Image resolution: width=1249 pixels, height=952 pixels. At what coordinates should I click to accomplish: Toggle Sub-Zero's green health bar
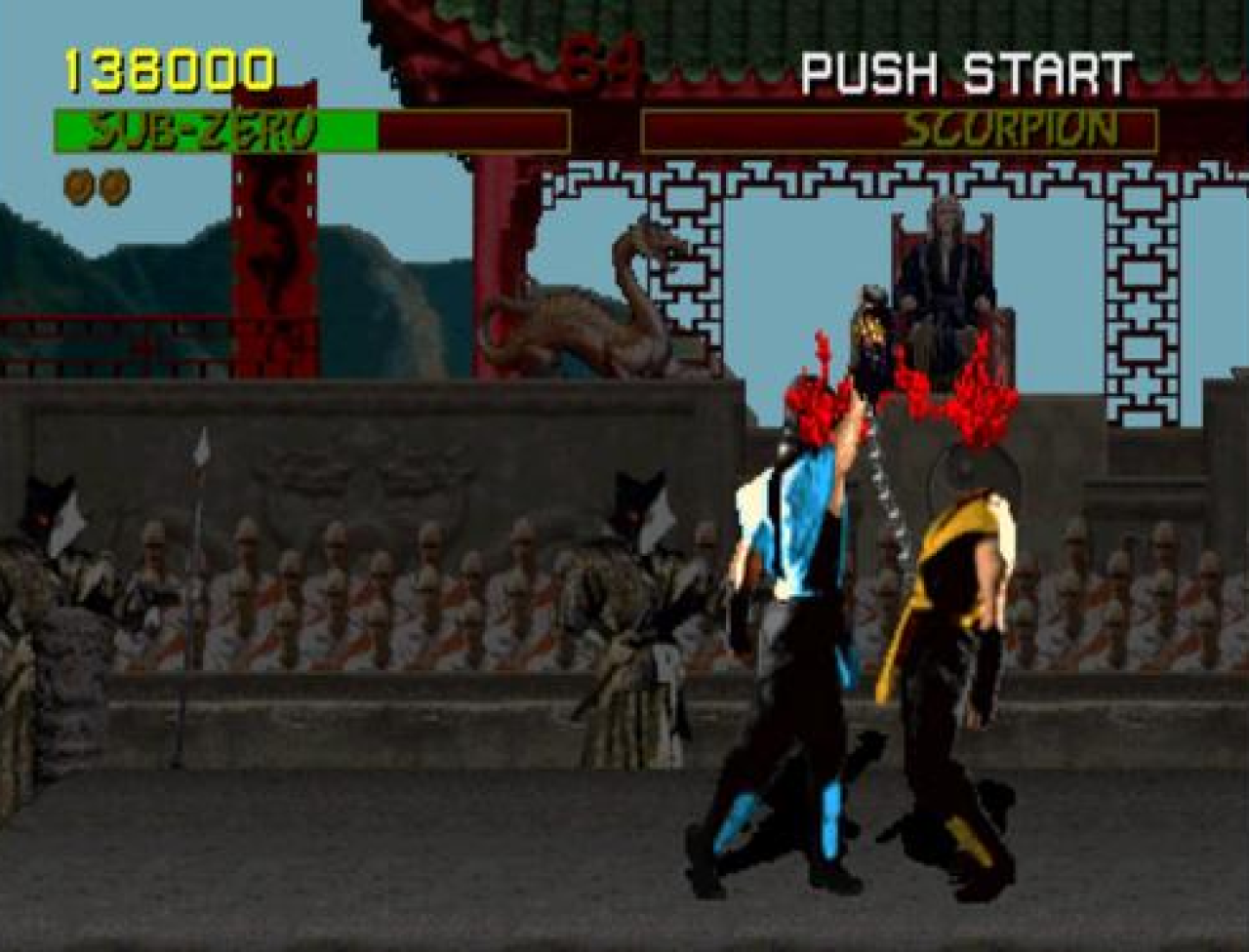pos(215,127)
